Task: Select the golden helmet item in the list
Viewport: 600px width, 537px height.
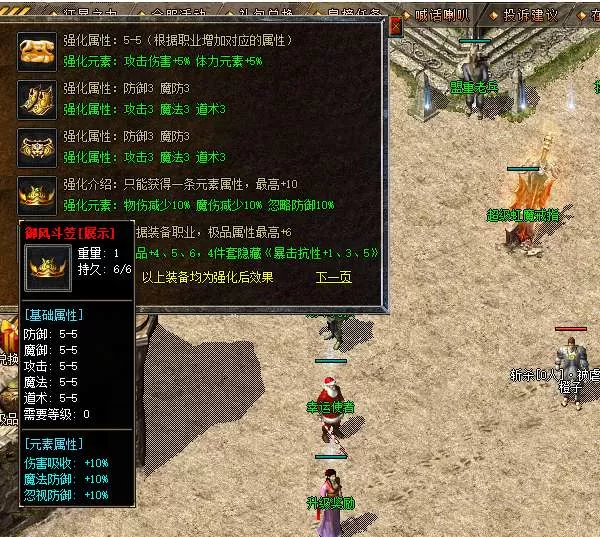Action: 36,194
